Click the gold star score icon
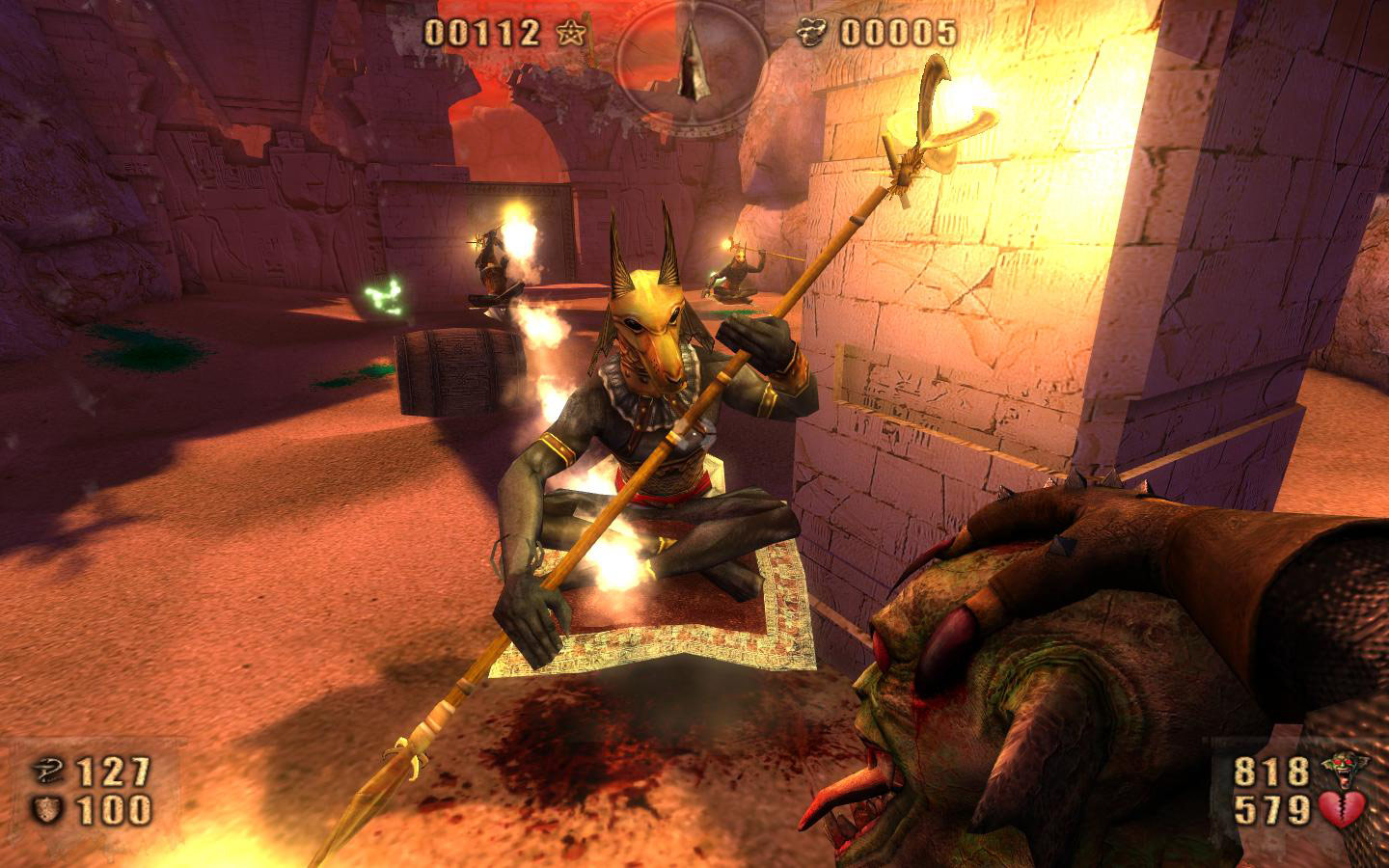 (x=571, y=34)
